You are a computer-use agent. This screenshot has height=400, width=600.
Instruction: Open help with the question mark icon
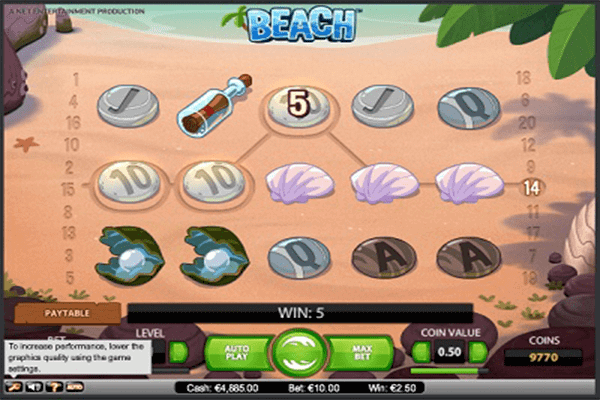coord(53,385)
